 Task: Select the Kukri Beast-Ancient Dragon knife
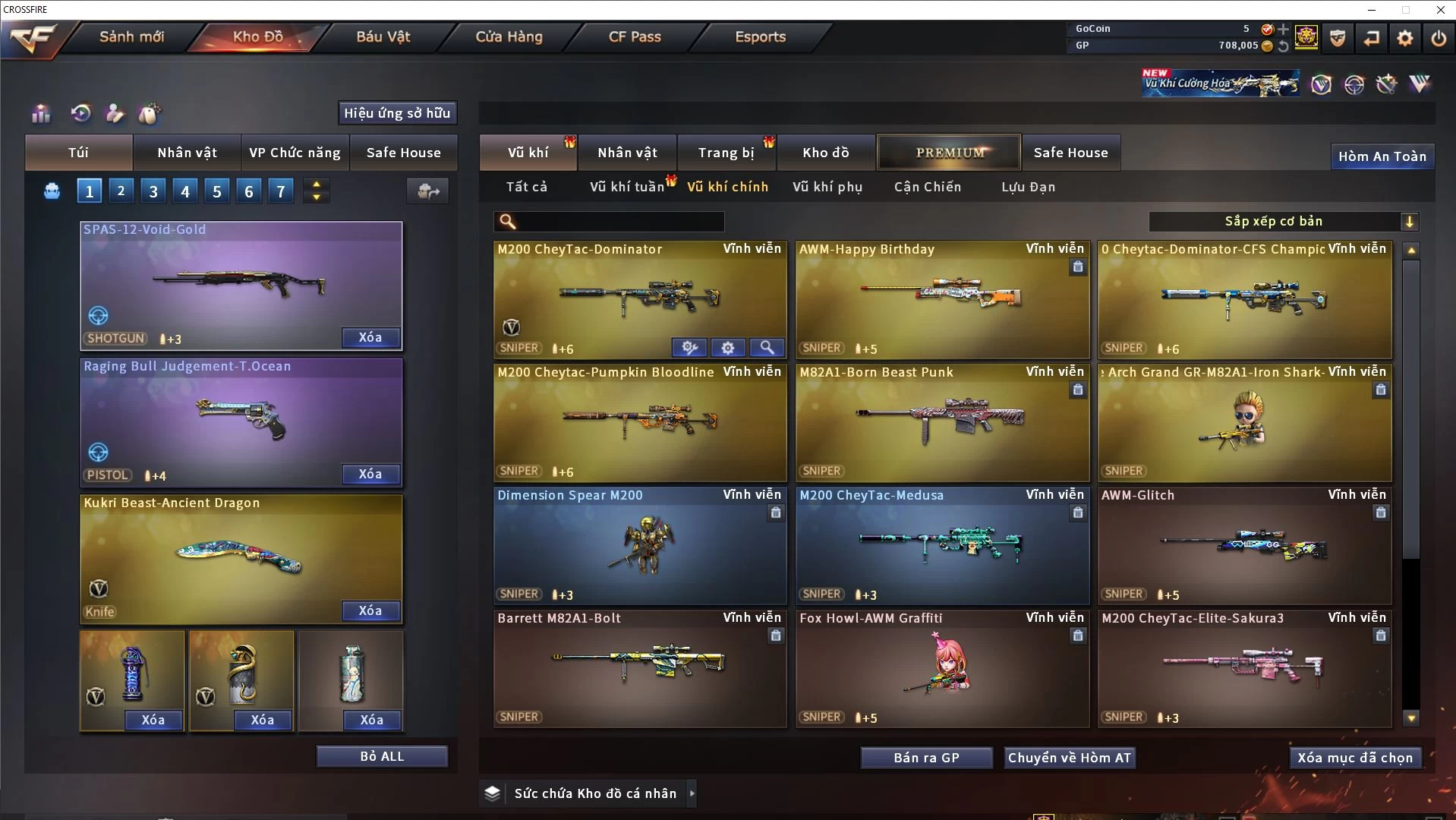tap(241, 560)
